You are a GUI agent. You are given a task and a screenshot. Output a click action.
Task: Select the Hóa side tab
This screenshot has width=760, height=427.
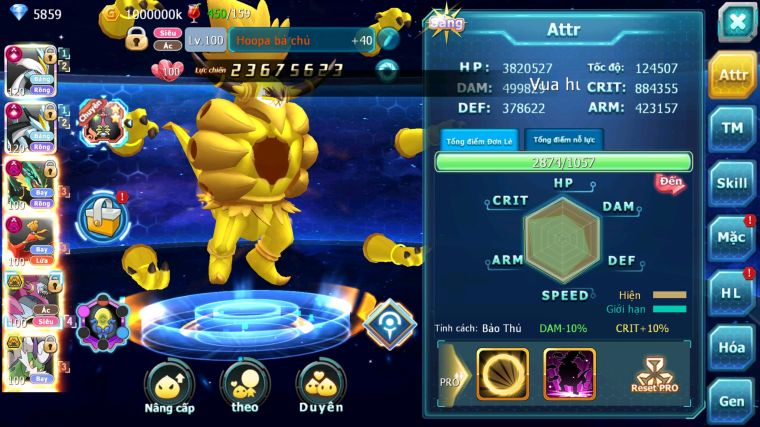[732, 347]
